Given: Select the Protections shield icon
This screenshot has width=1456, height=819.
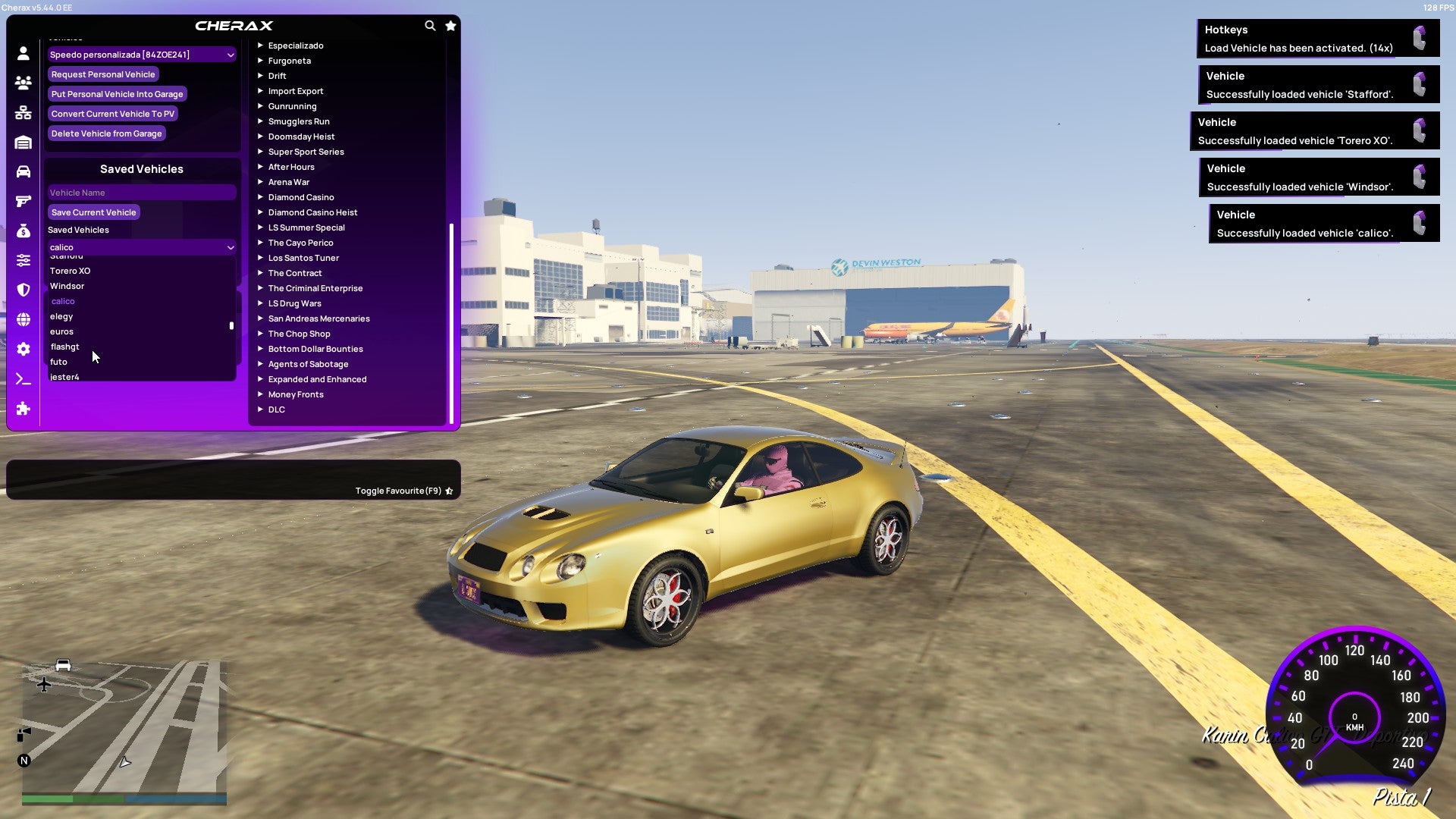Looking at the screenshot, I should (x=23, y=289).
